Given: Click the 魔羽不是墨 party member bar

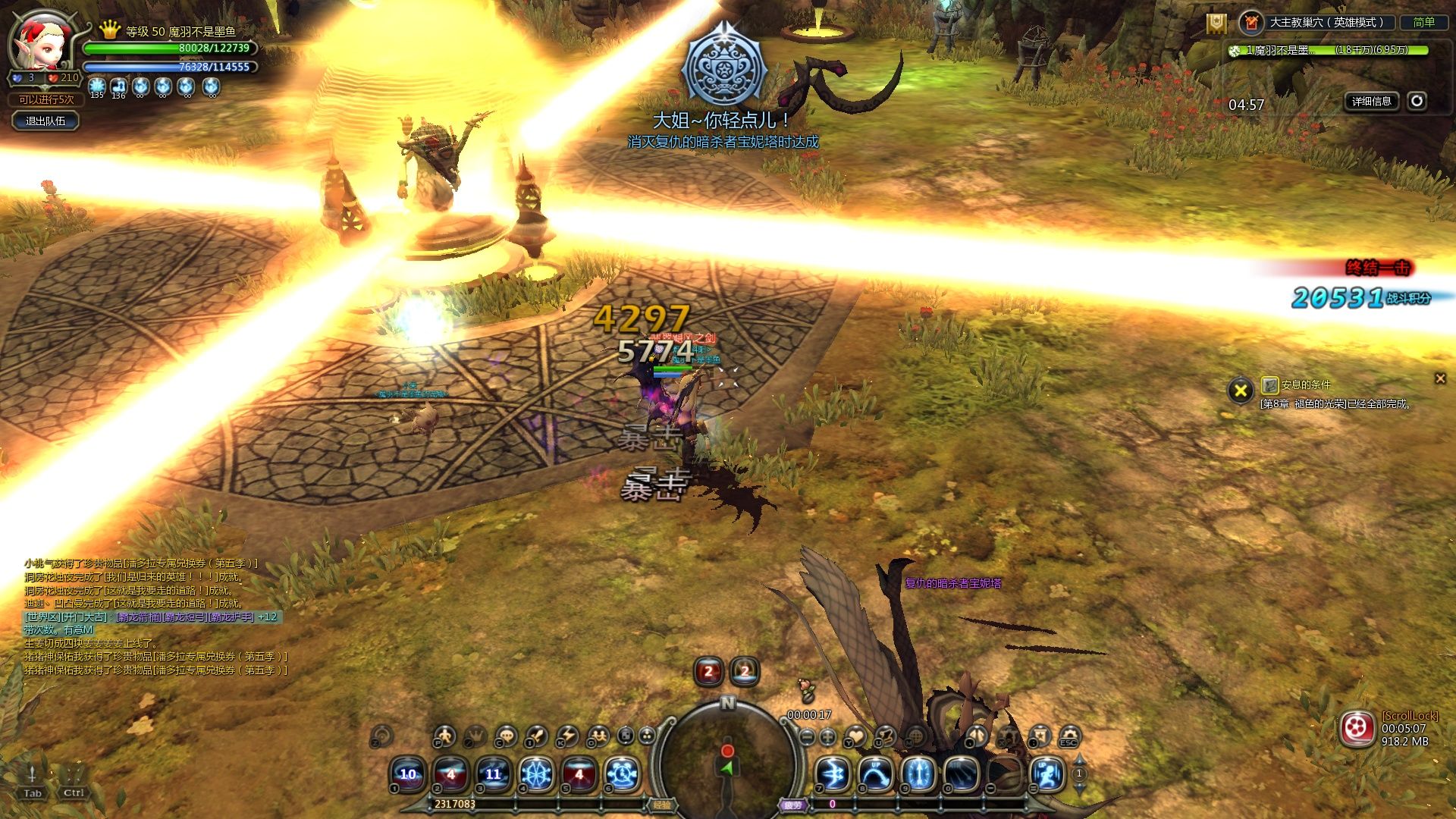Looking at the screenshot, I should click(1329, 51).
